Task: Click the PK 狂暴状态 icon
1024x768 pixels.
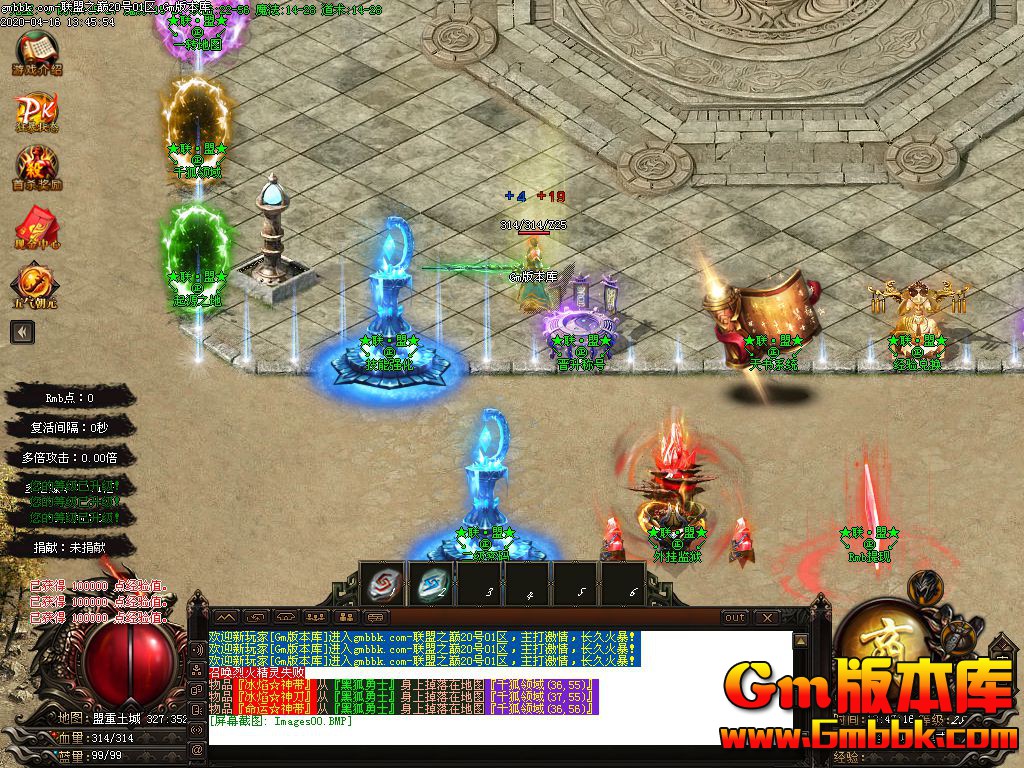Action: 36,111
